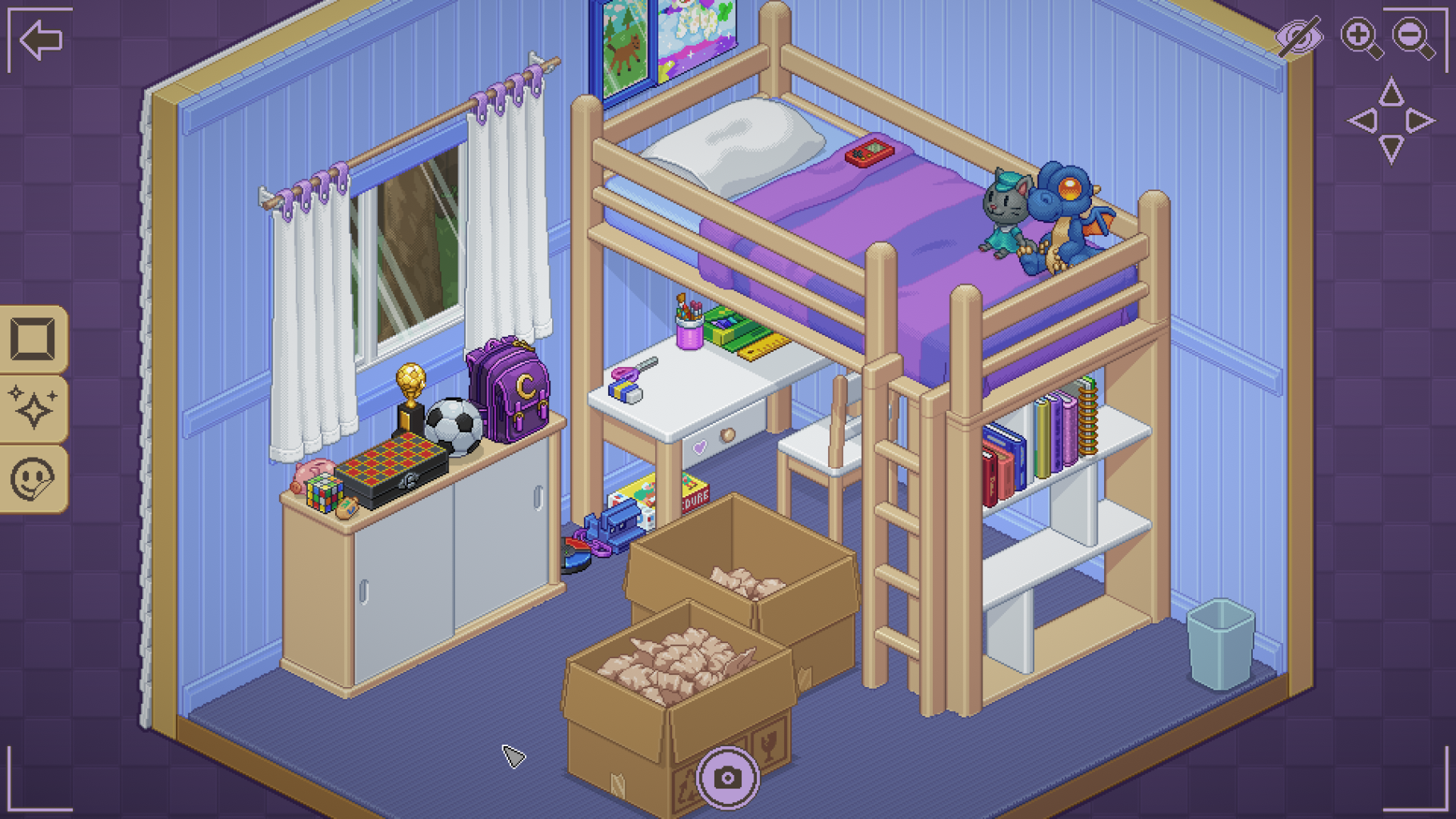This screenshot has width=1456, height=819.
Task: Go back using the top-left arrow
Action: [41, 39]
